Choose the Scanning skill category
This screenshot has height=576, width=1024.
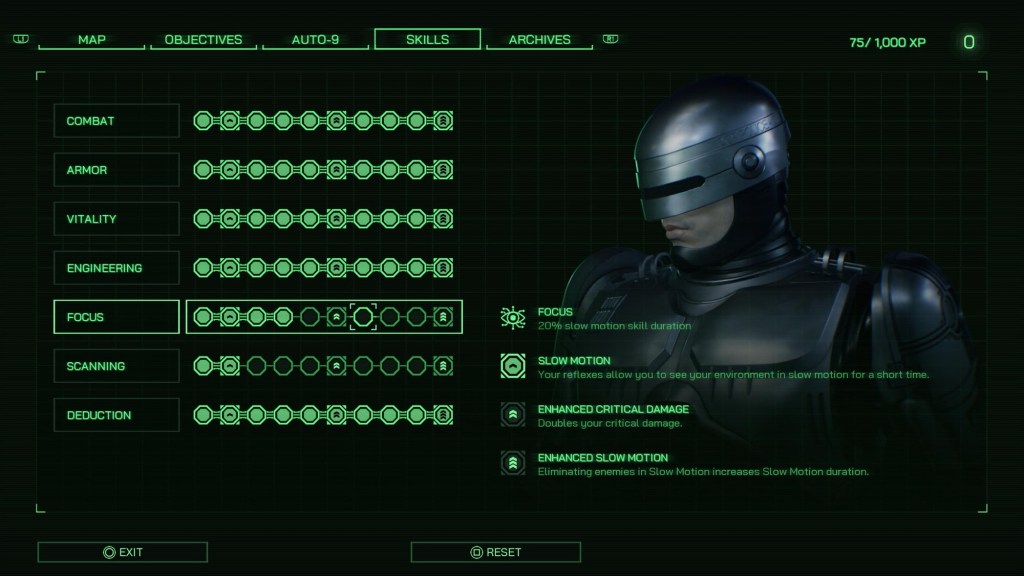point(116,366)
